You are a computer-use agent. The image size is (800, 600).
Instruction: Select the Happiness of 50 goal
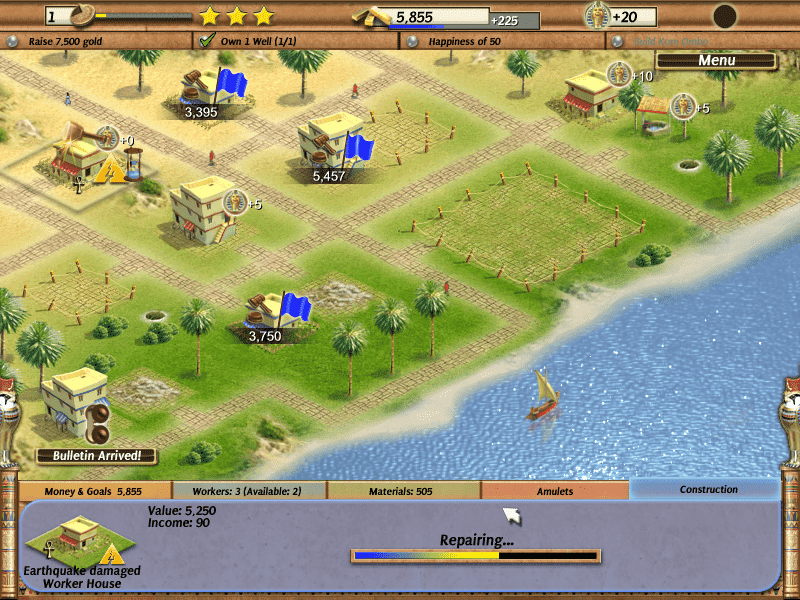[x=465, y=41]
